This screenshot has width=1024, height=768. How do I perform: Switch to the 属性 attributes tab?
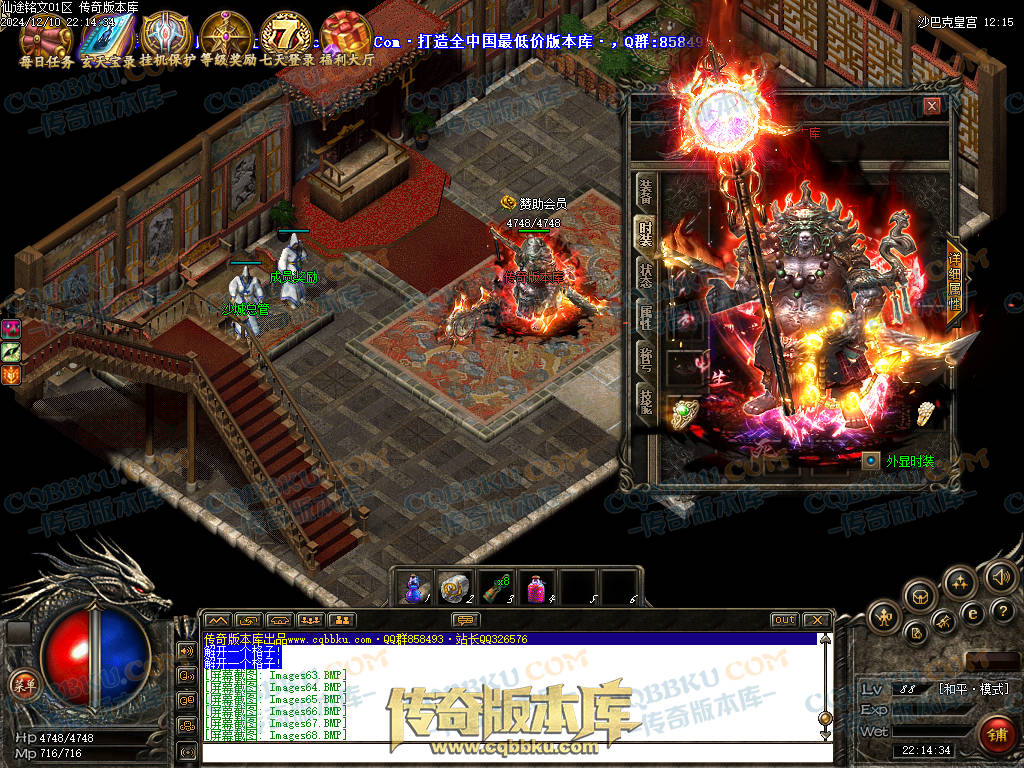pyautogui.click(x=646, y=319)
